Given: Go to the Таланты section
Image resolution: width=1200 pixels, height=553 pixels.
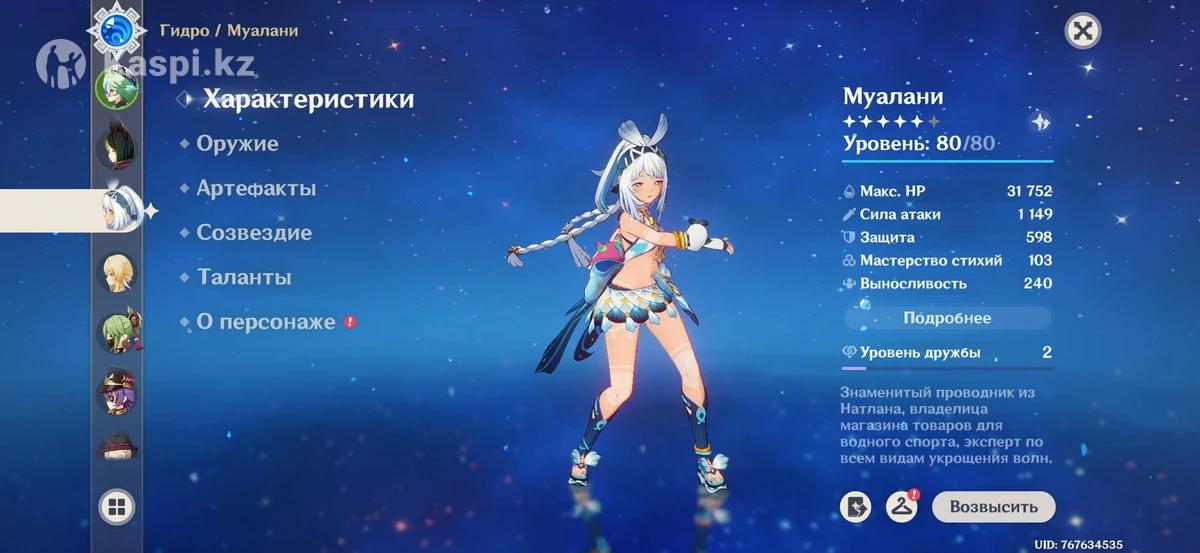Looking at the screenshot, I should coord(244,277).
